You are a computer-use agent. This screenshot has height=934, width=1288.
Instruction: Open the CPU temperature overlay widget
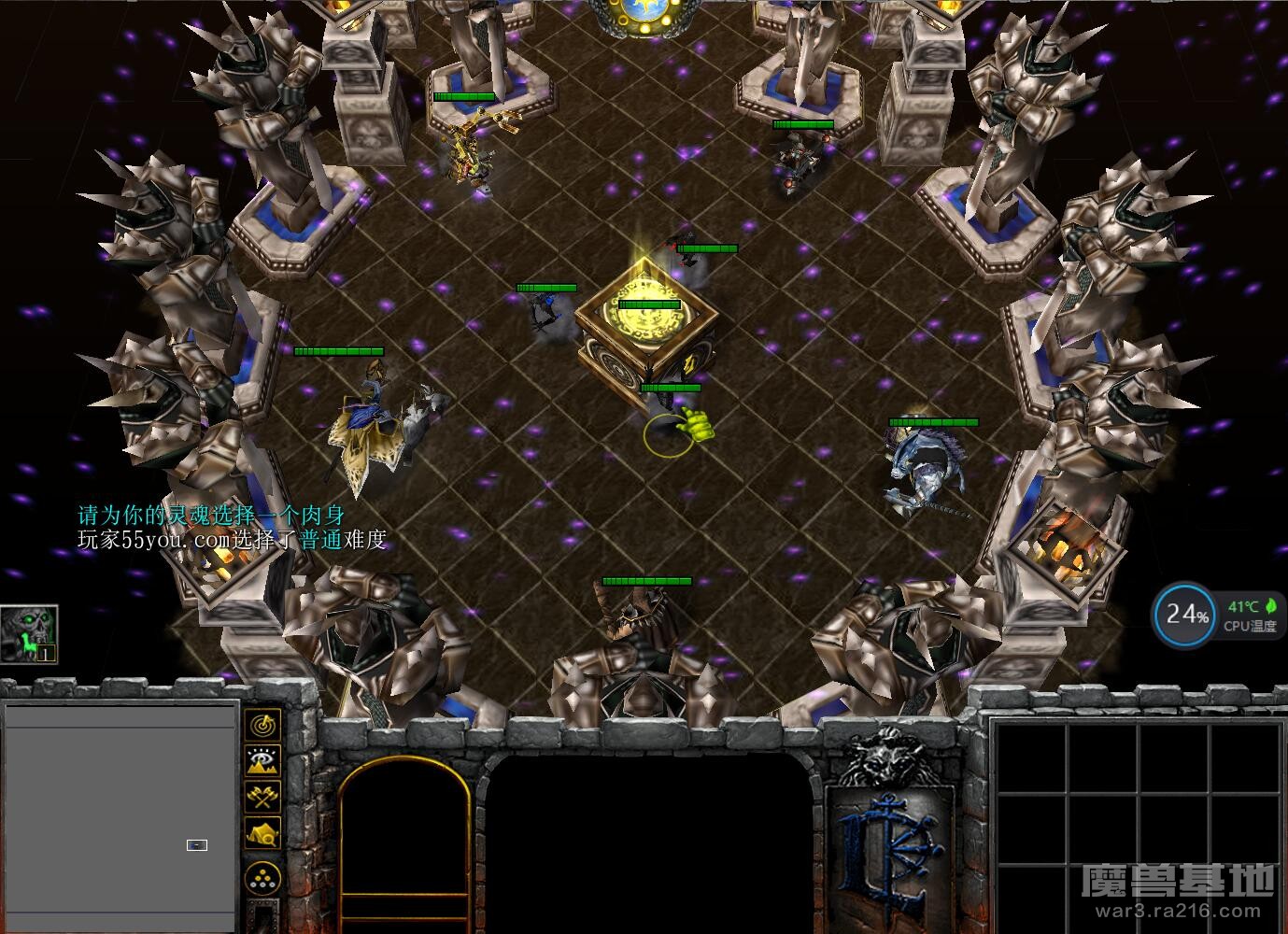[x=1216, y=616]
